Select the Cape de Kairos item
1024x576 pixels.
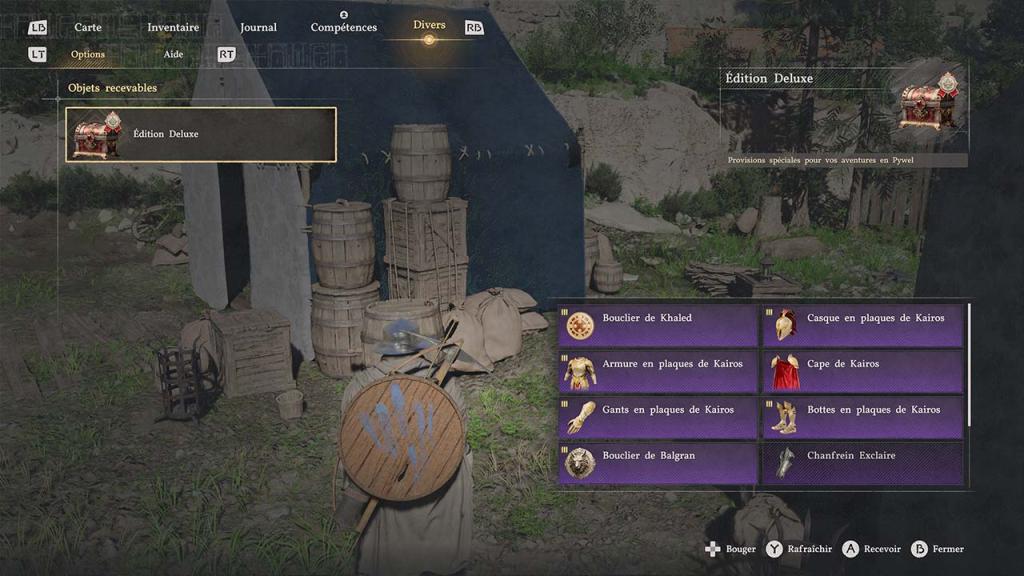tap(863, 372)
